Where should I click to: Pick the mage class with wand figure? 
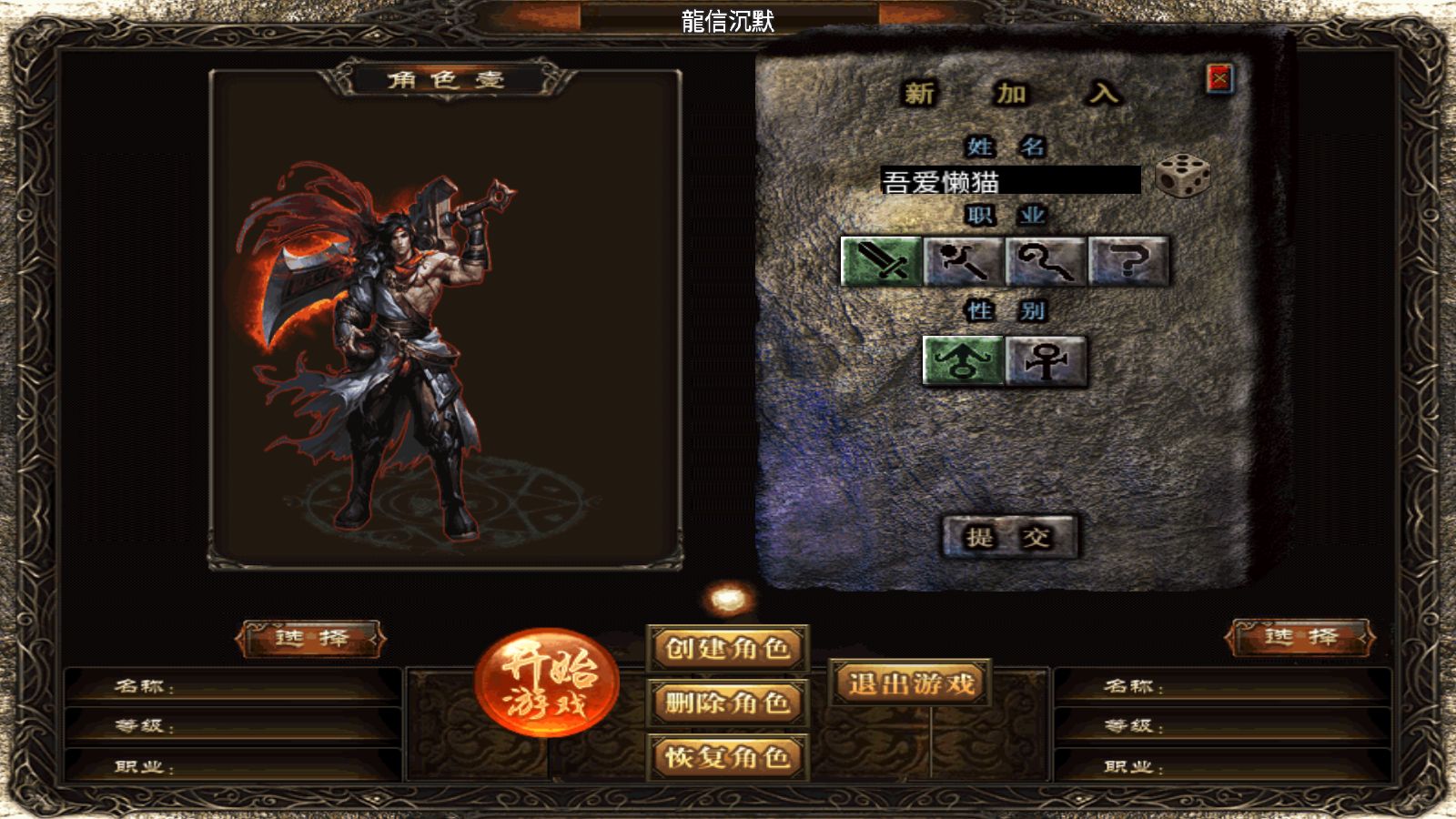(964, 262)
